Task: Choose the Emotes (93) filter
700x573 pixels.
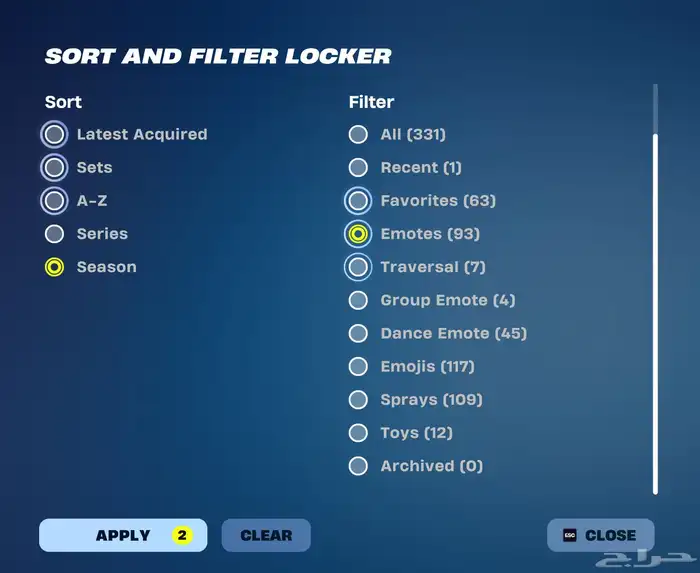Action: point(357,234)
